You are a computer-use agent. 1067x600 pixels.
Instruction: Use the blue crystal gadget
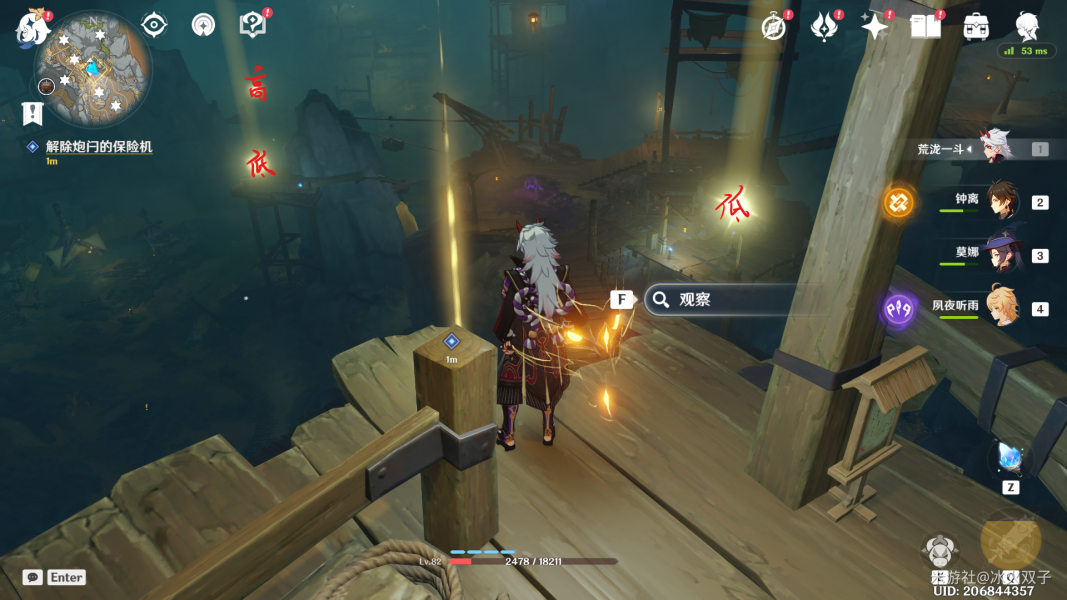click(x=1010, y=458)
